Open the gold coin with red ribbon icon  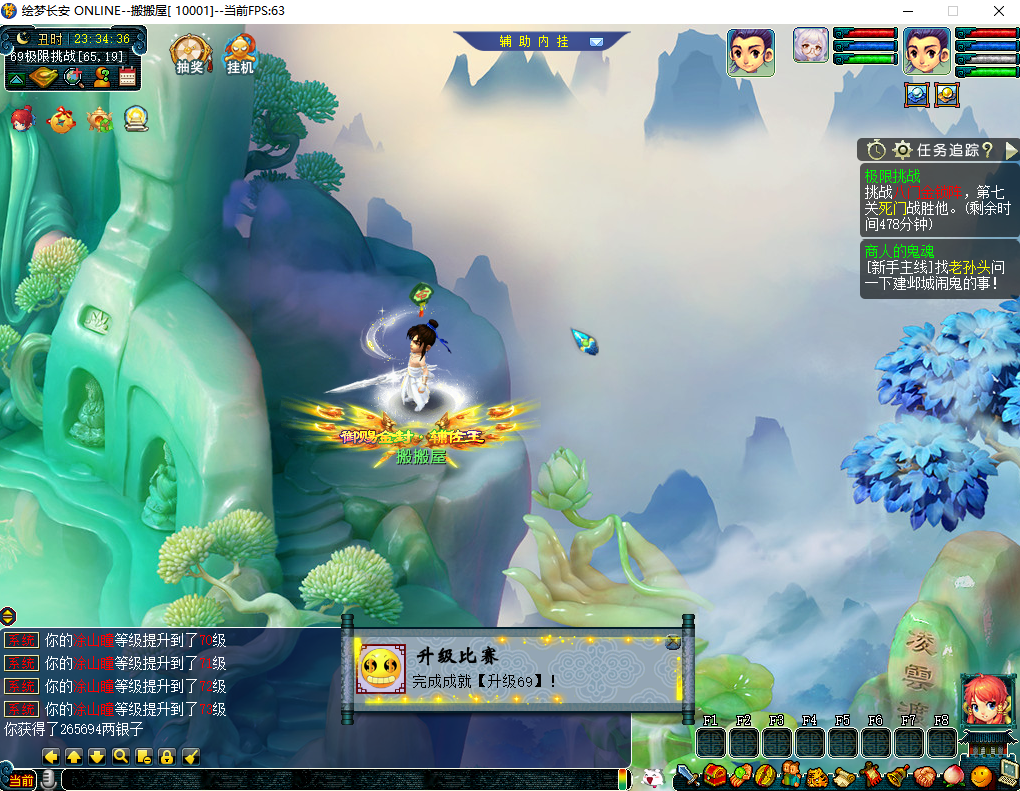[x=61, y=120]
